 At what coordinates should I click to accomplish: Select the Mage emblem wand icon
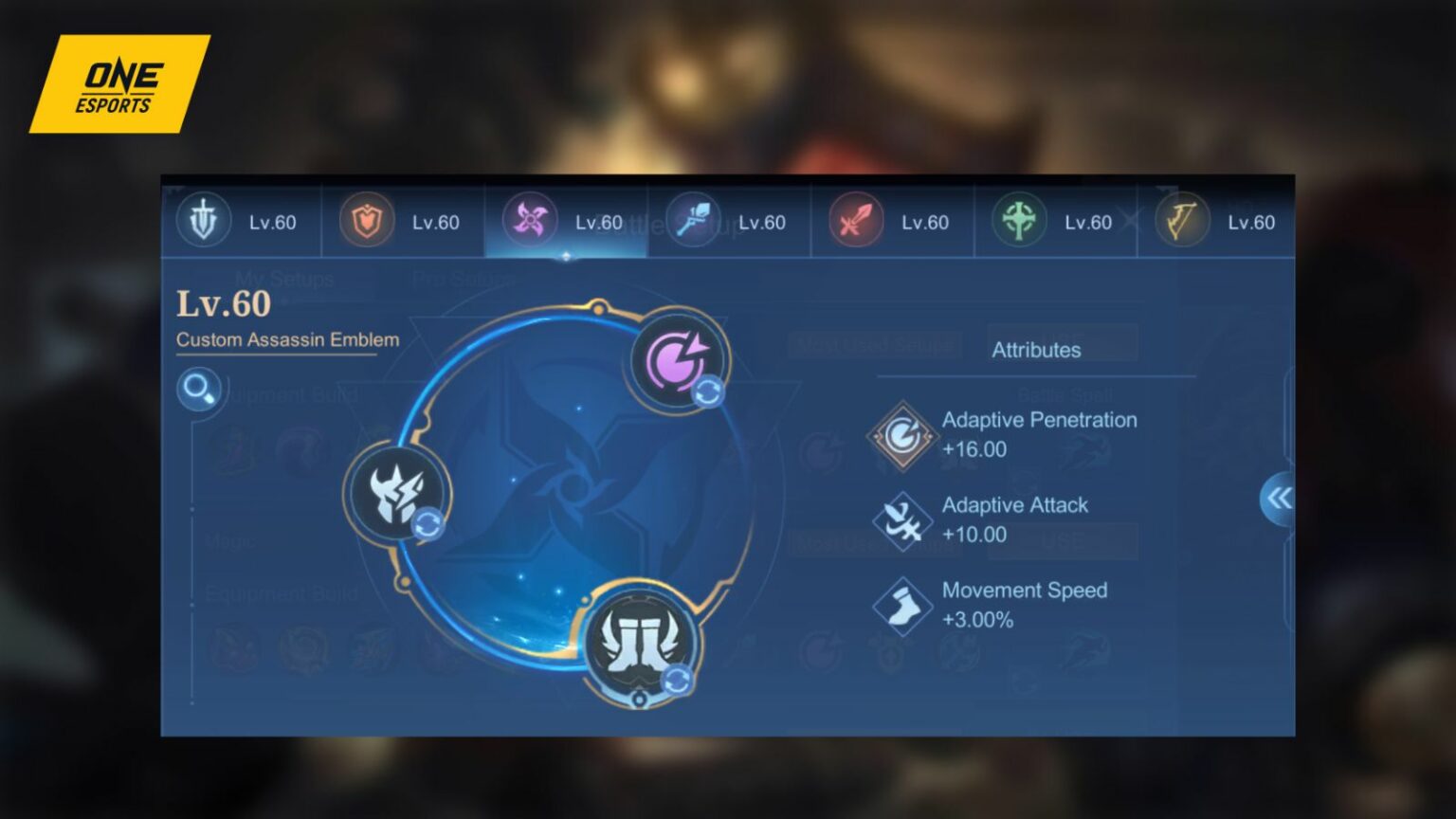click(x=693, y=219)
